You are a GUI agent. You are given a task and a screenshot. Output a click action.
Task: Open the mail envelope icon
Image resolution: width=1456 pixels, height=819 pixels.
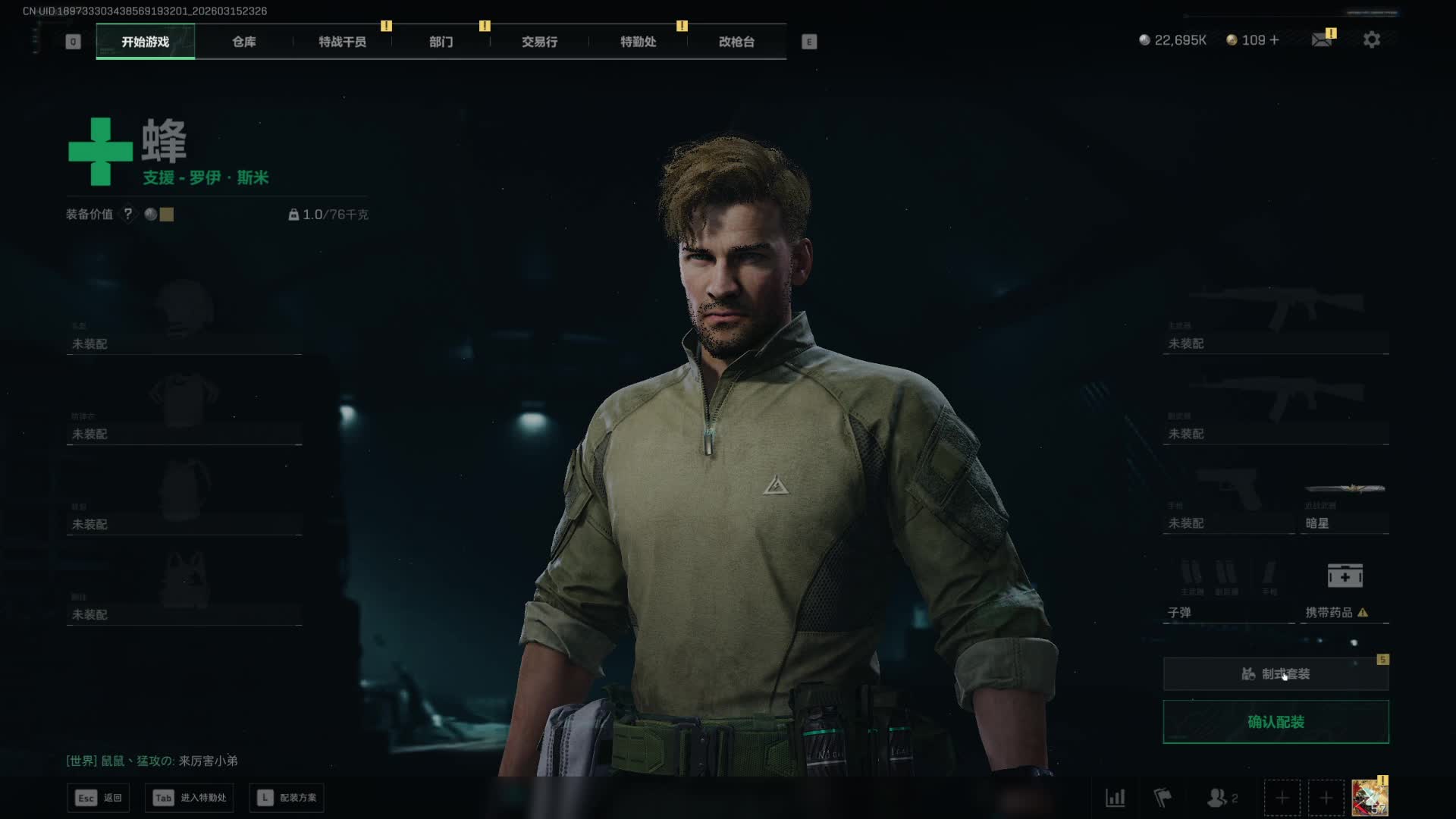1322,40
